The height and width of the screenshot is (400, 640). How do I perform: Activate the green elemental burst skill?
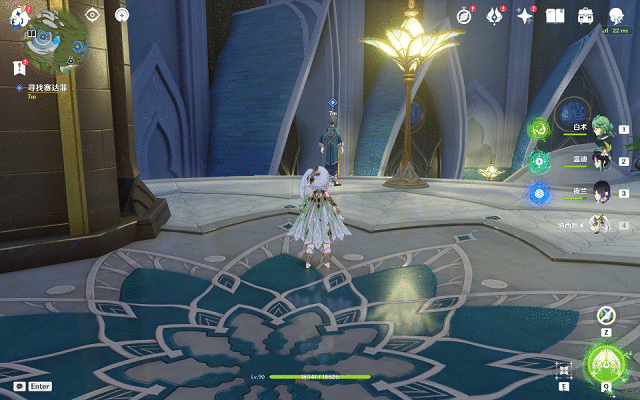606,364
